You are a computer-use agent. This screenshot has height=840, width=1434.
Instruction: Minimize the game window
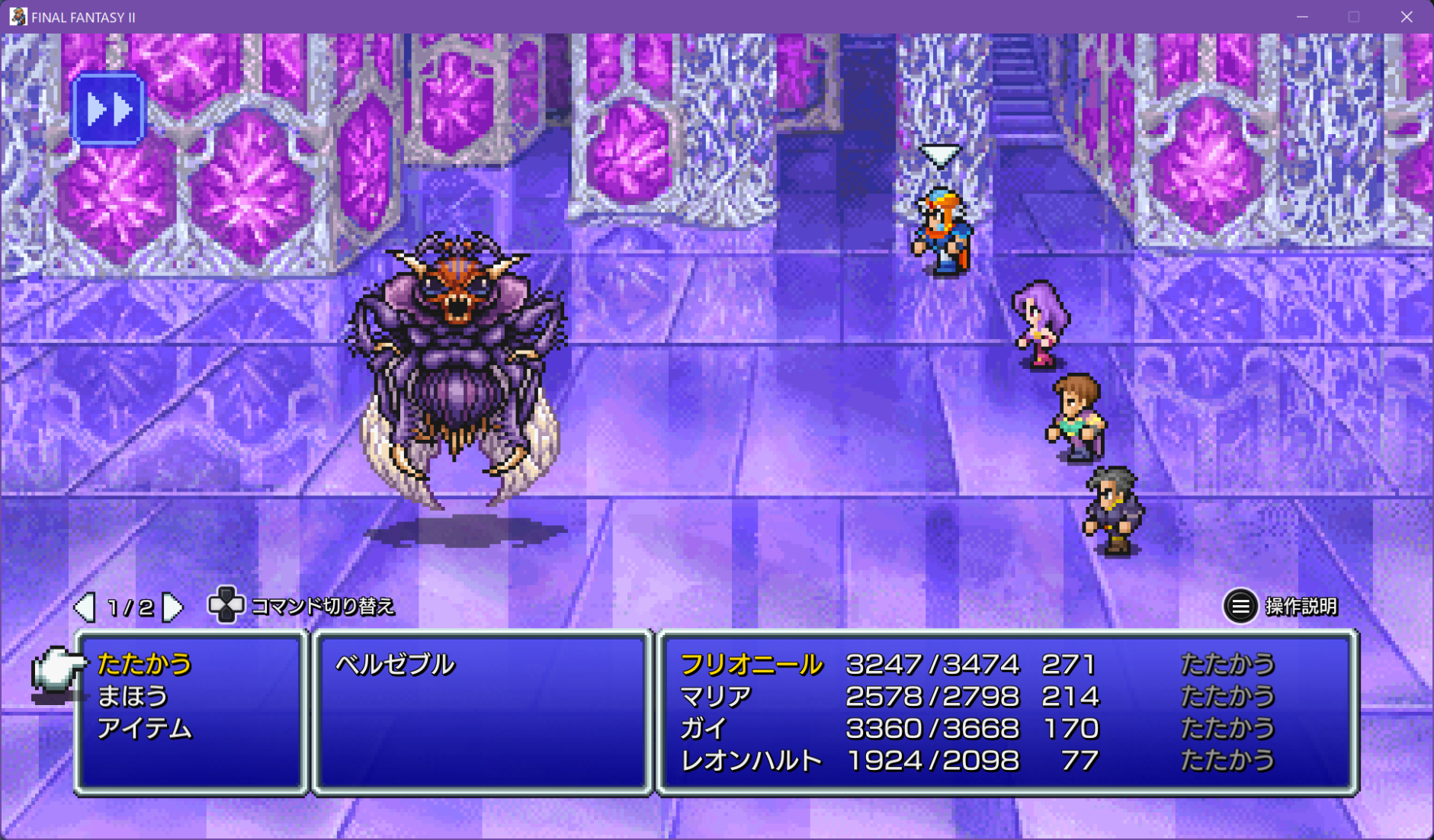pos(1302,17)
